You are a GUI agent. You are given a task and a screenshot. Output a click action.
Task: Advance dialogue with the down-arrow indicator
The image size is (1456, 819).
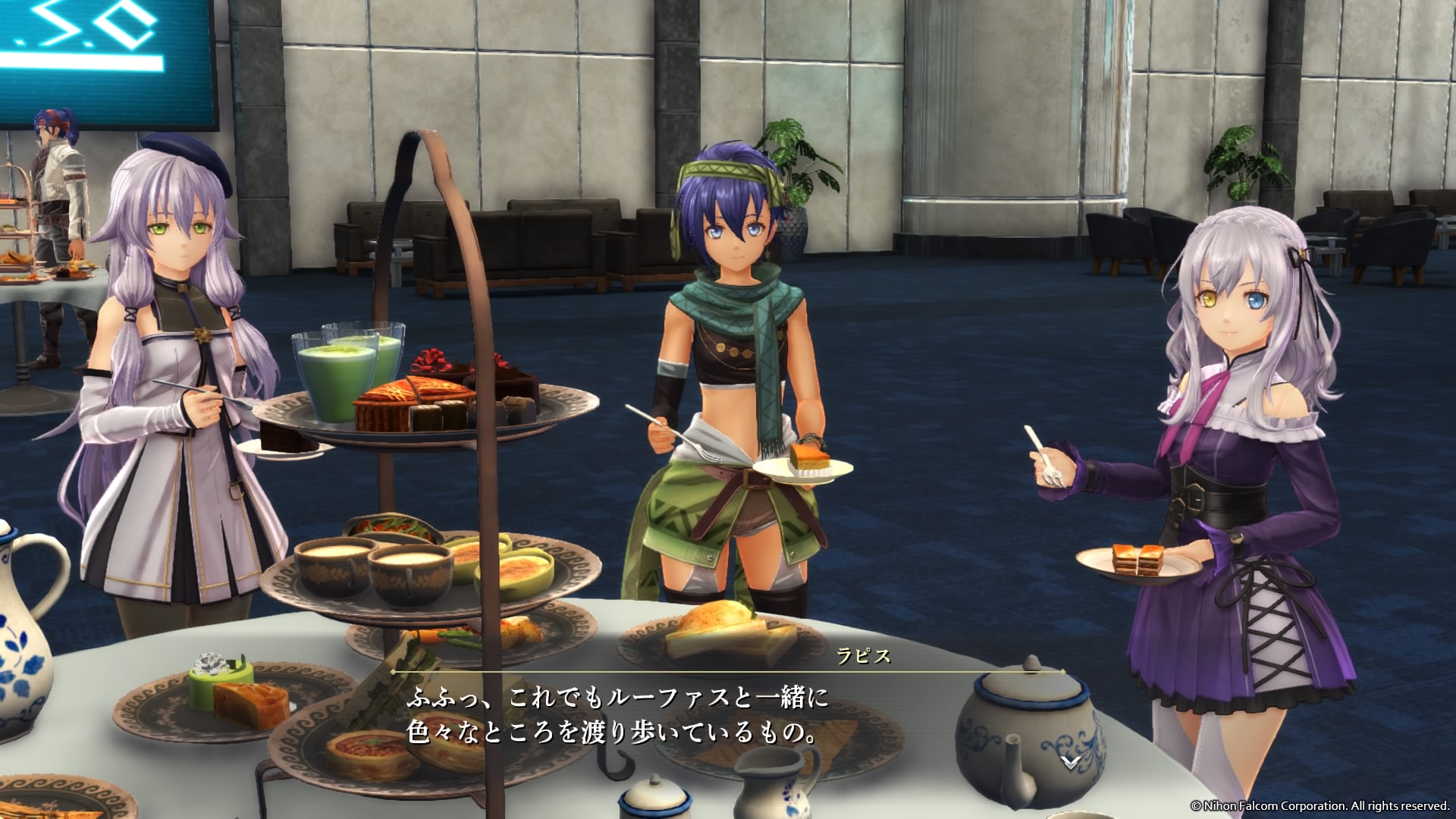(1070, 761)
